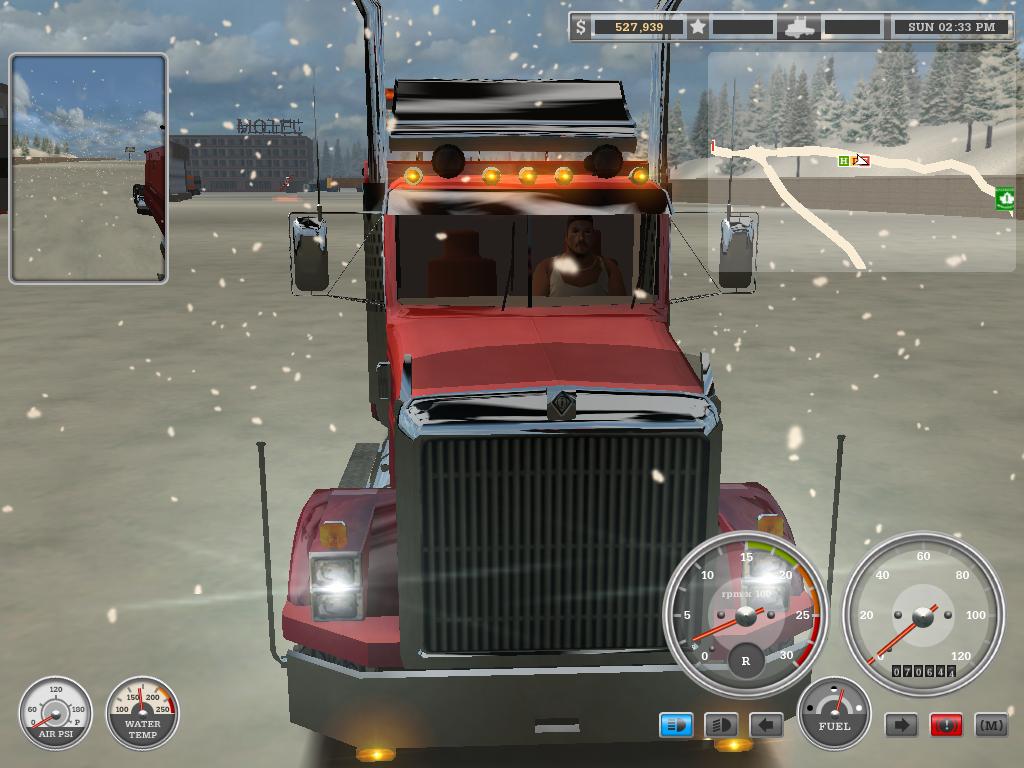Click the rear-view camera window
The width and height of the screenshot is (1024, 768).
[x=88, y=168]
